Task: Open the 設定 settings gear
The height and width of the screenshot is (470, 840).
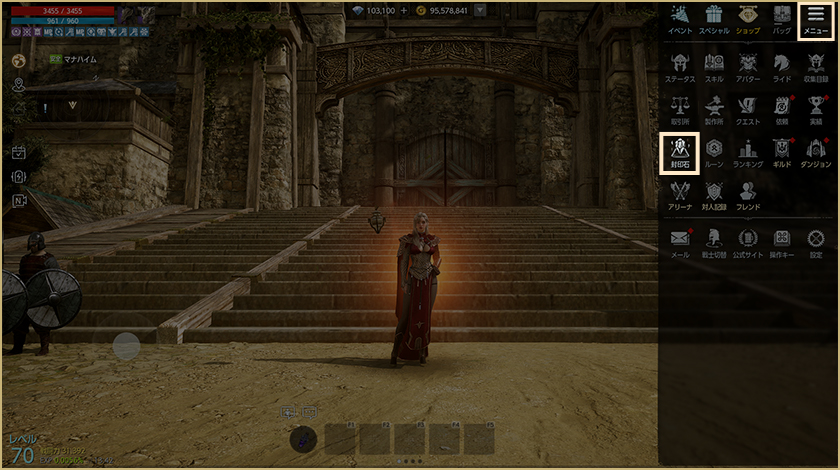Action: [816, 242]
